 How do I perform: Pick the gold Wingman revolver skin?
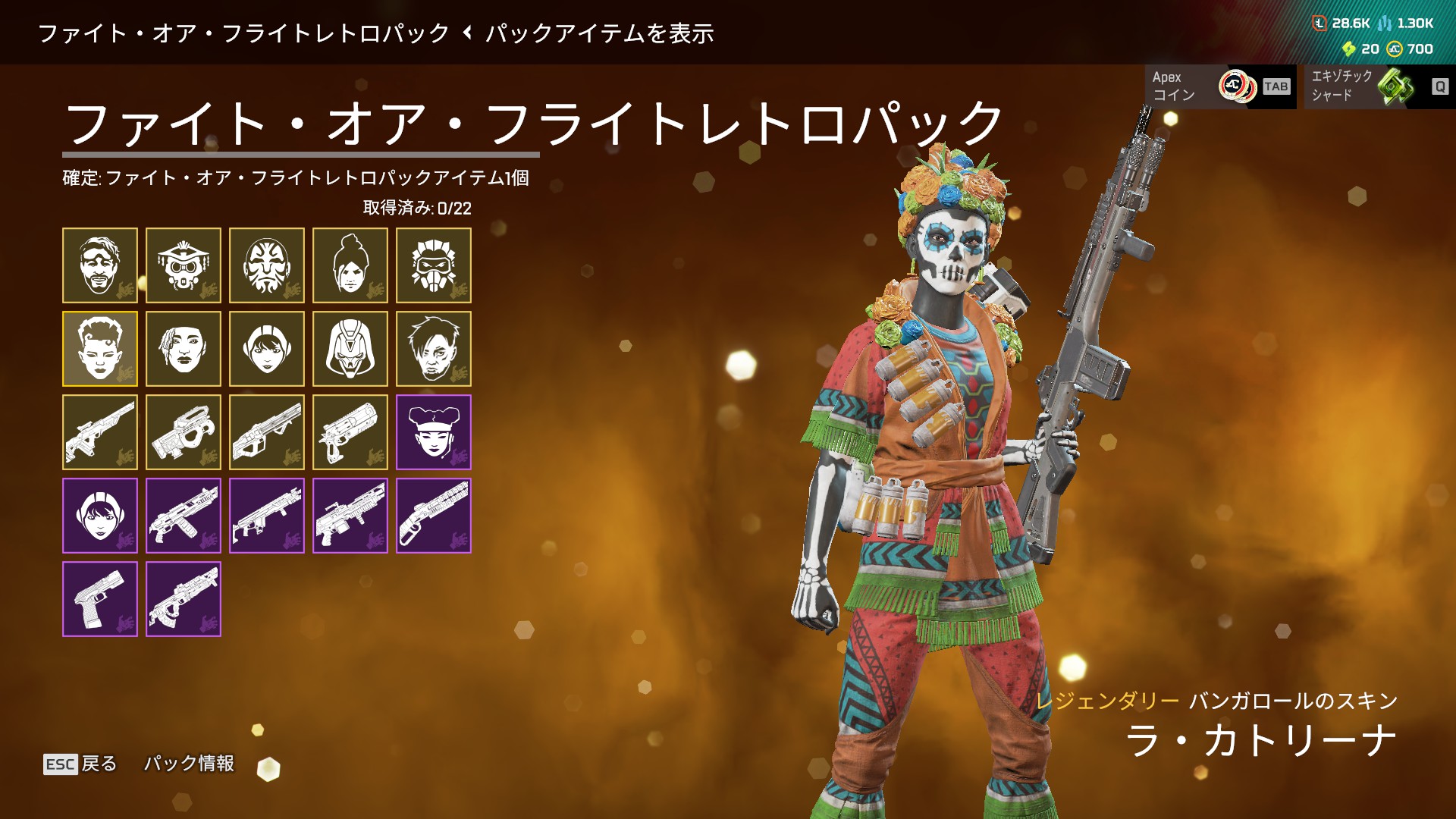click(x=350, y=432)
